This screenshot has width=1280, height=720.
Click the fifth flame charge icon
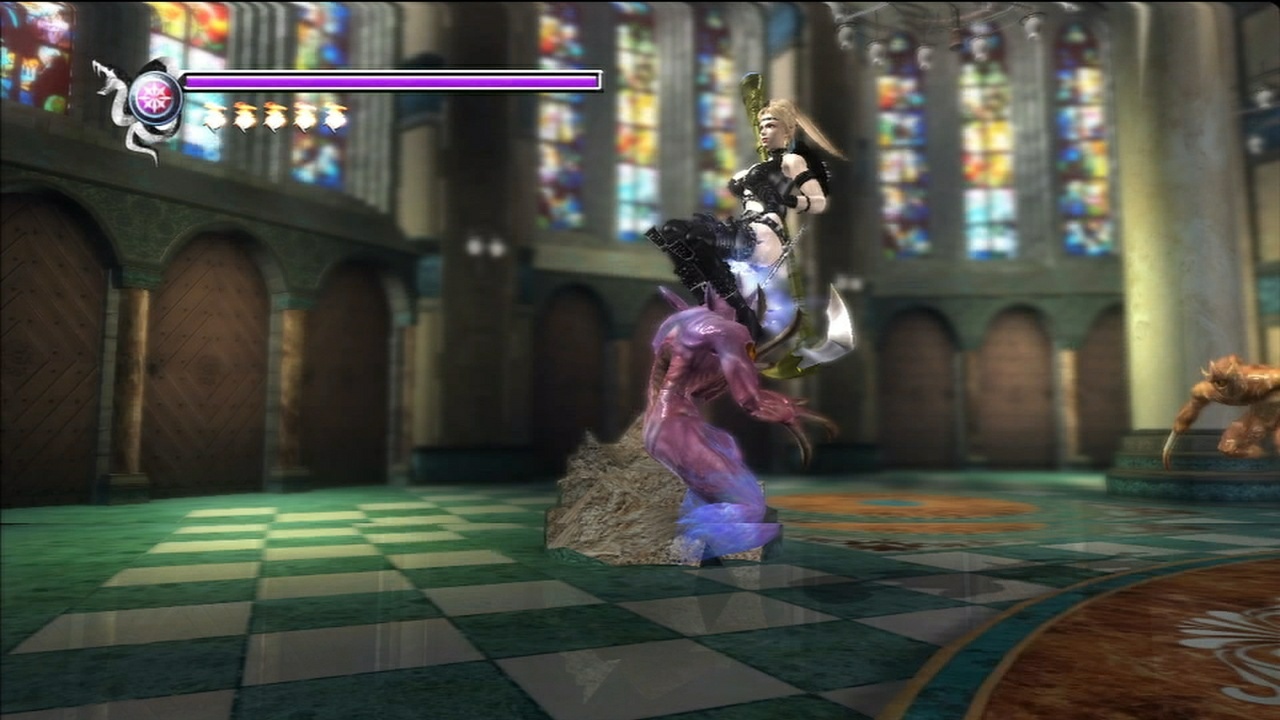[x=334, y=118]
